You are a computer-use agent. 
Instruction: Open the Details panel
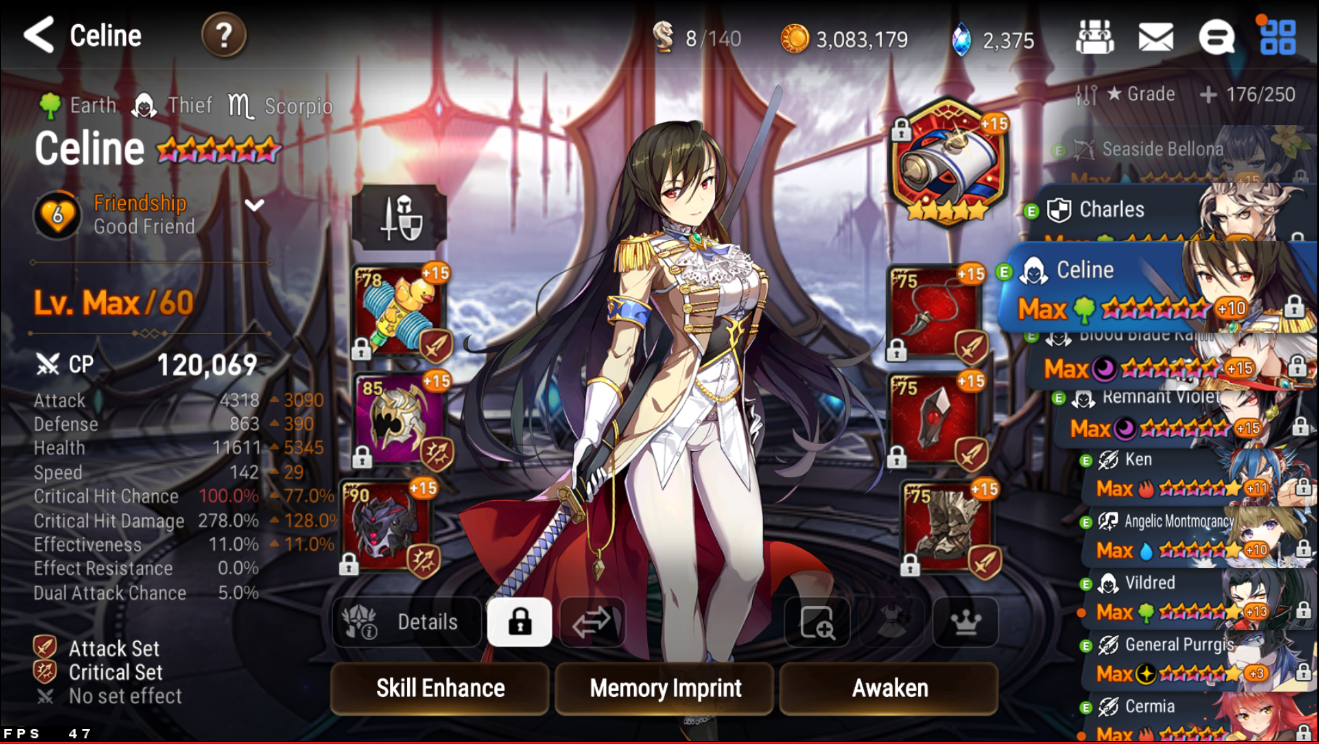pos(406,621)
